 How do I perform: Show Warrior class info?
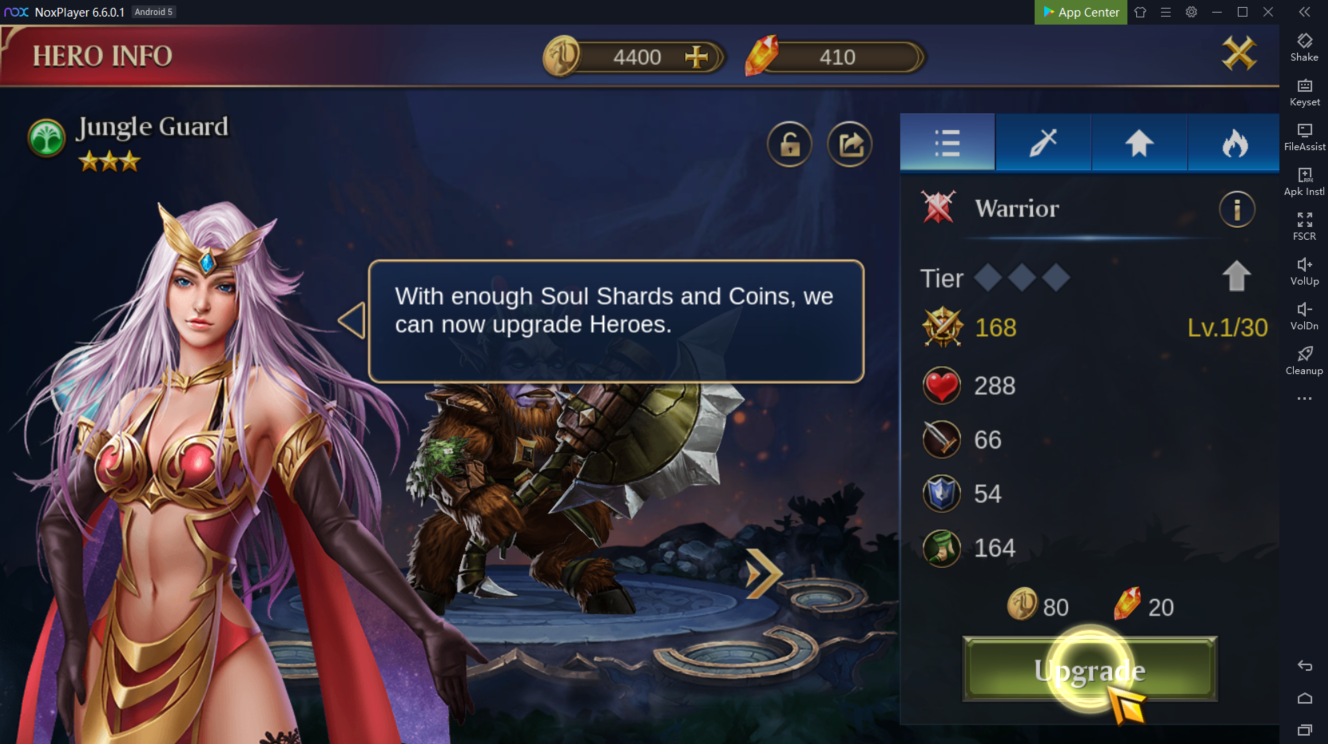point(1237,209)
